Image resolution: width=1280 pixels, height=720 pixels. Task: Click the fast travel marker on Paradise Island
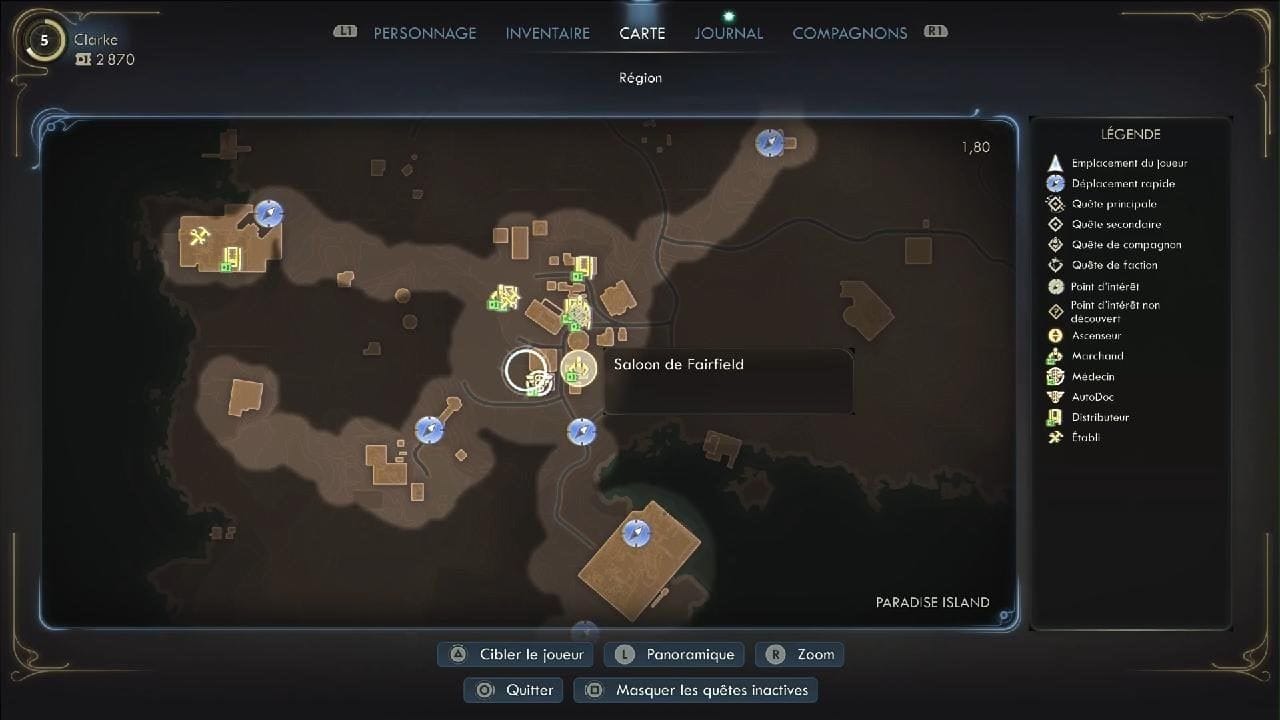(x=638, y=534)
